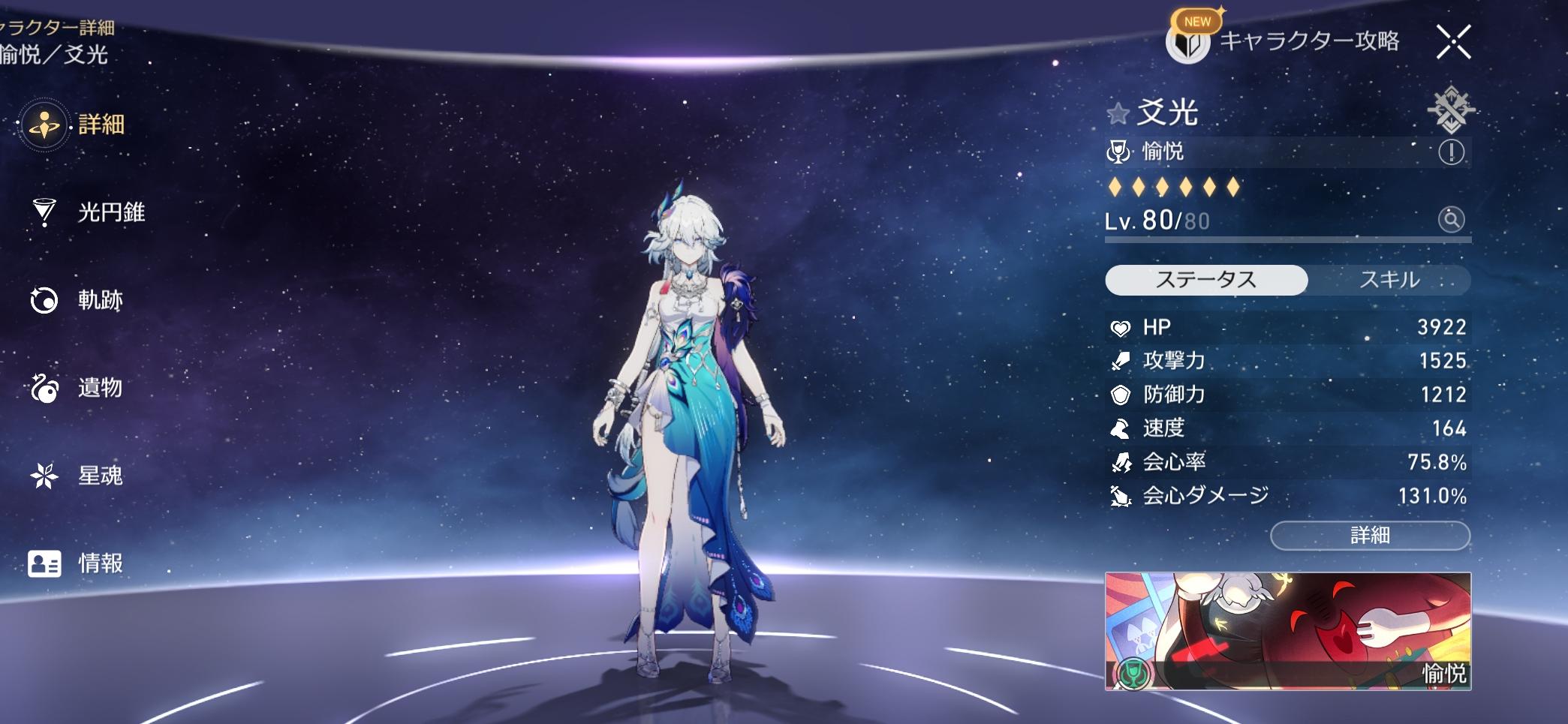Switch to the スキル tab
Image resolution: width=1568 pixels, height=724 pixels.
1389,280
